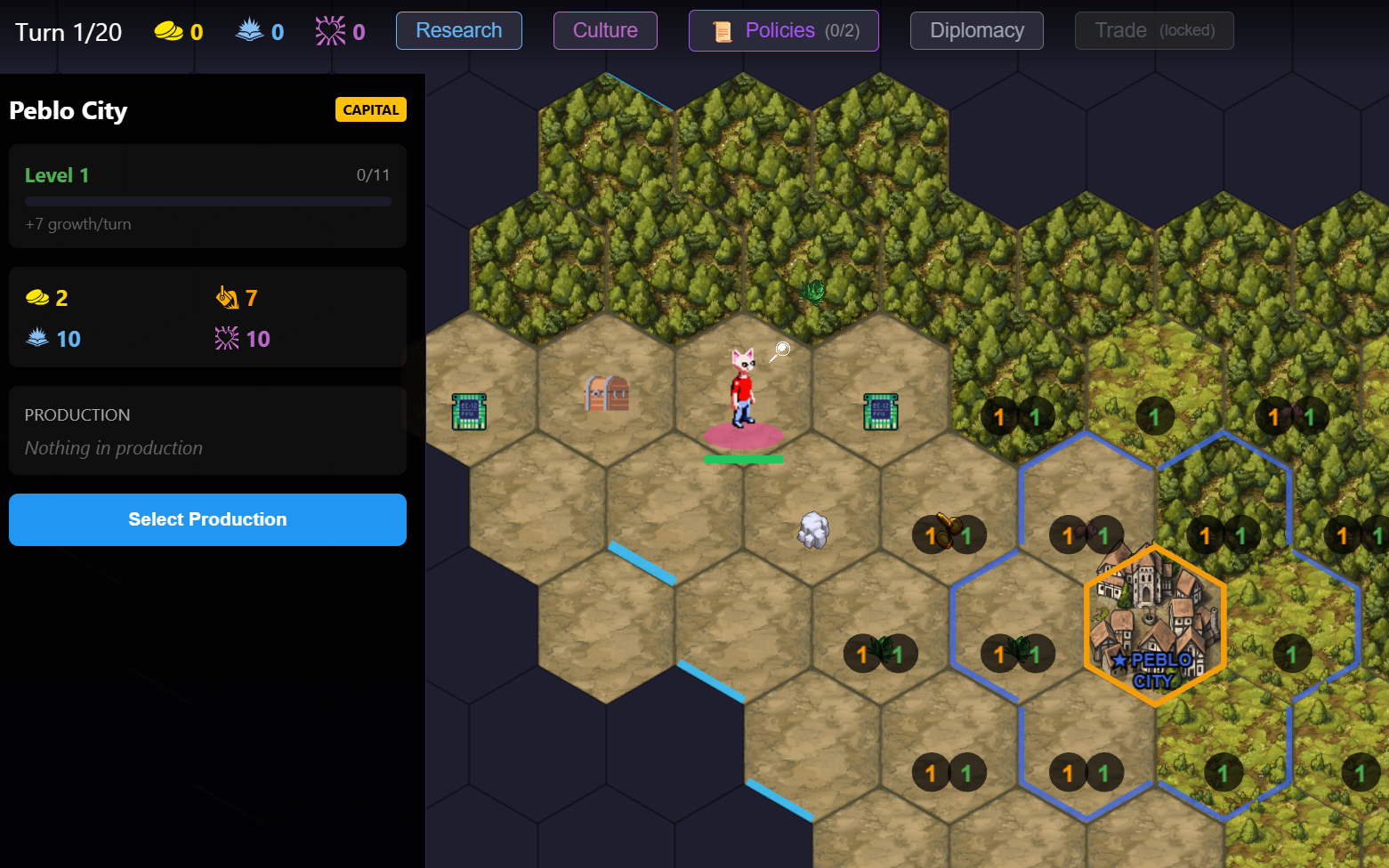
Task: Click the hammer production icon in the city panel
Action: pyautogui.click(x=228, y=297)
